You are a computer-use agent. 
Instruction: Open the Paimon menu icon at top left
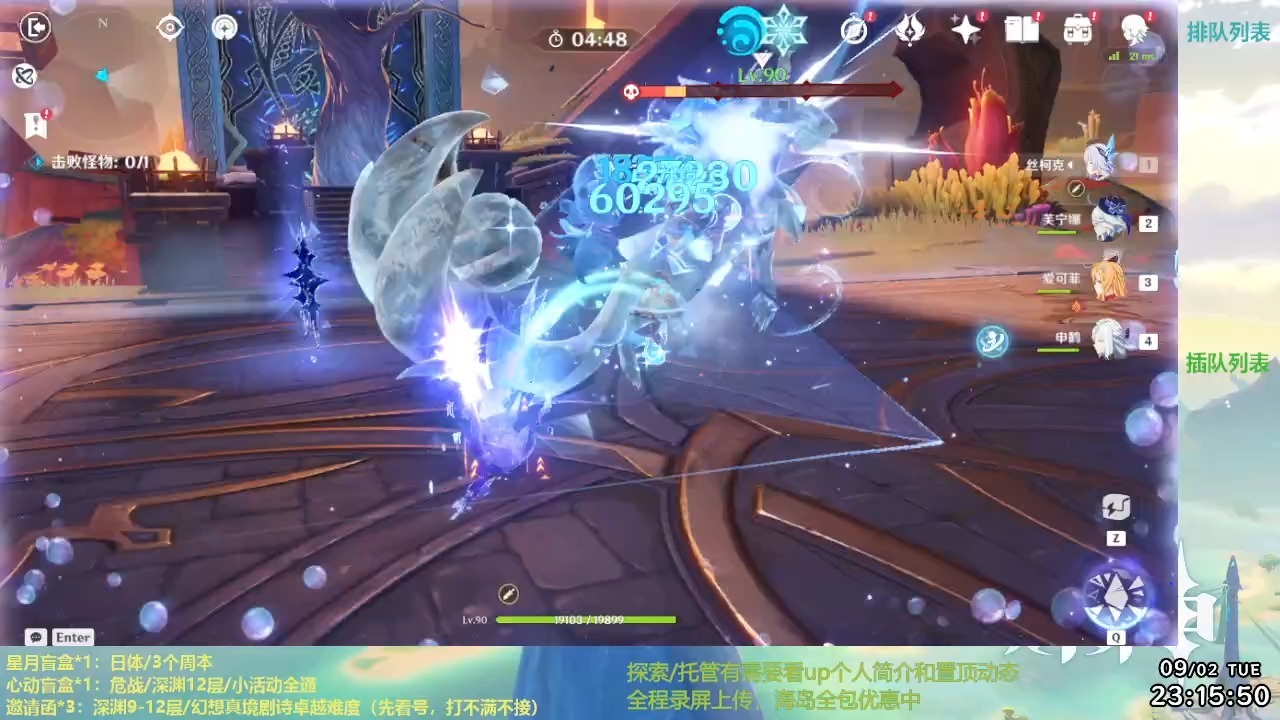pos(34,28)
